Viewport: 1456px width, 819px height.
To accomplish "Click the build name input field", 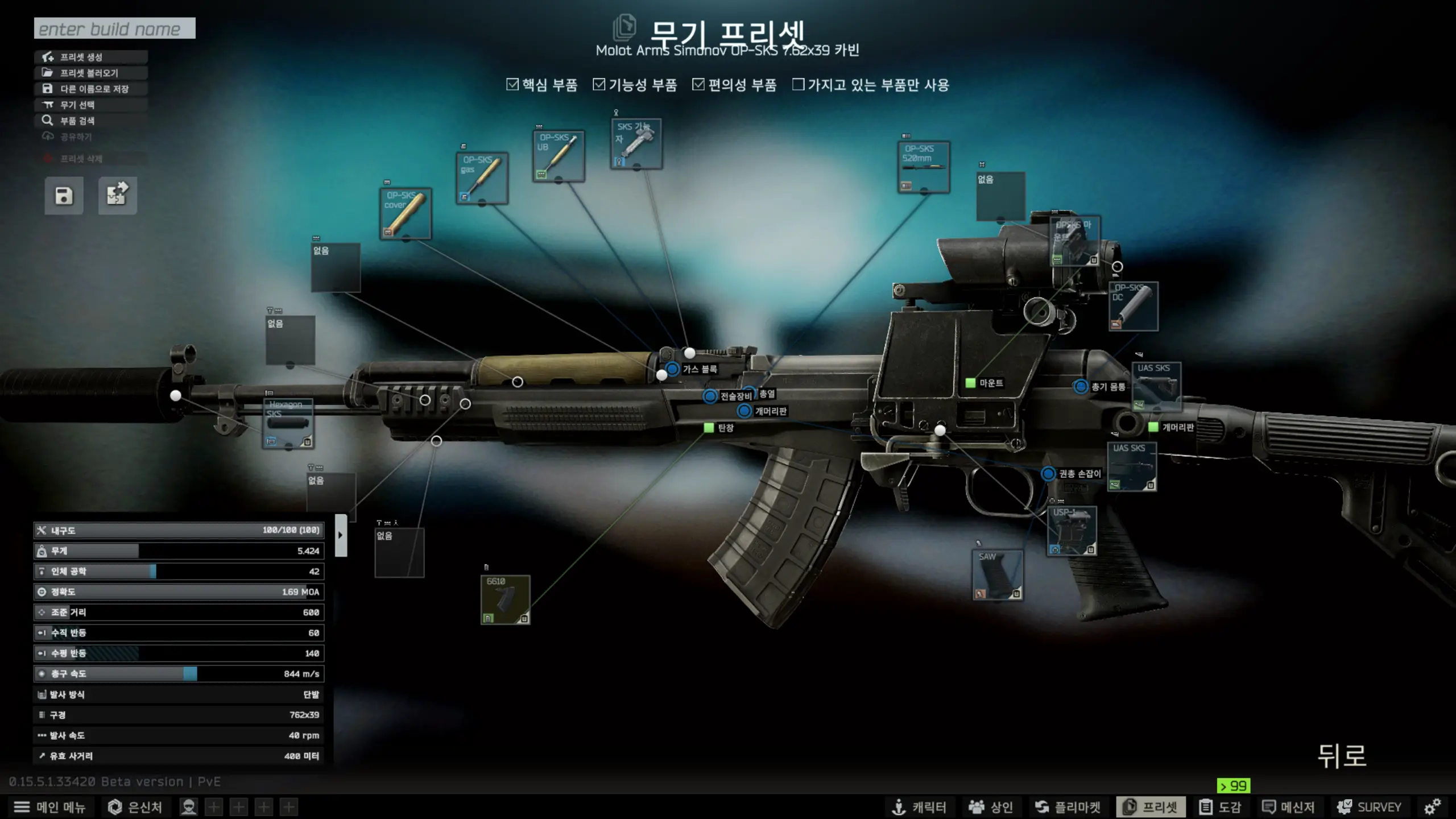I will pos(114,28).
